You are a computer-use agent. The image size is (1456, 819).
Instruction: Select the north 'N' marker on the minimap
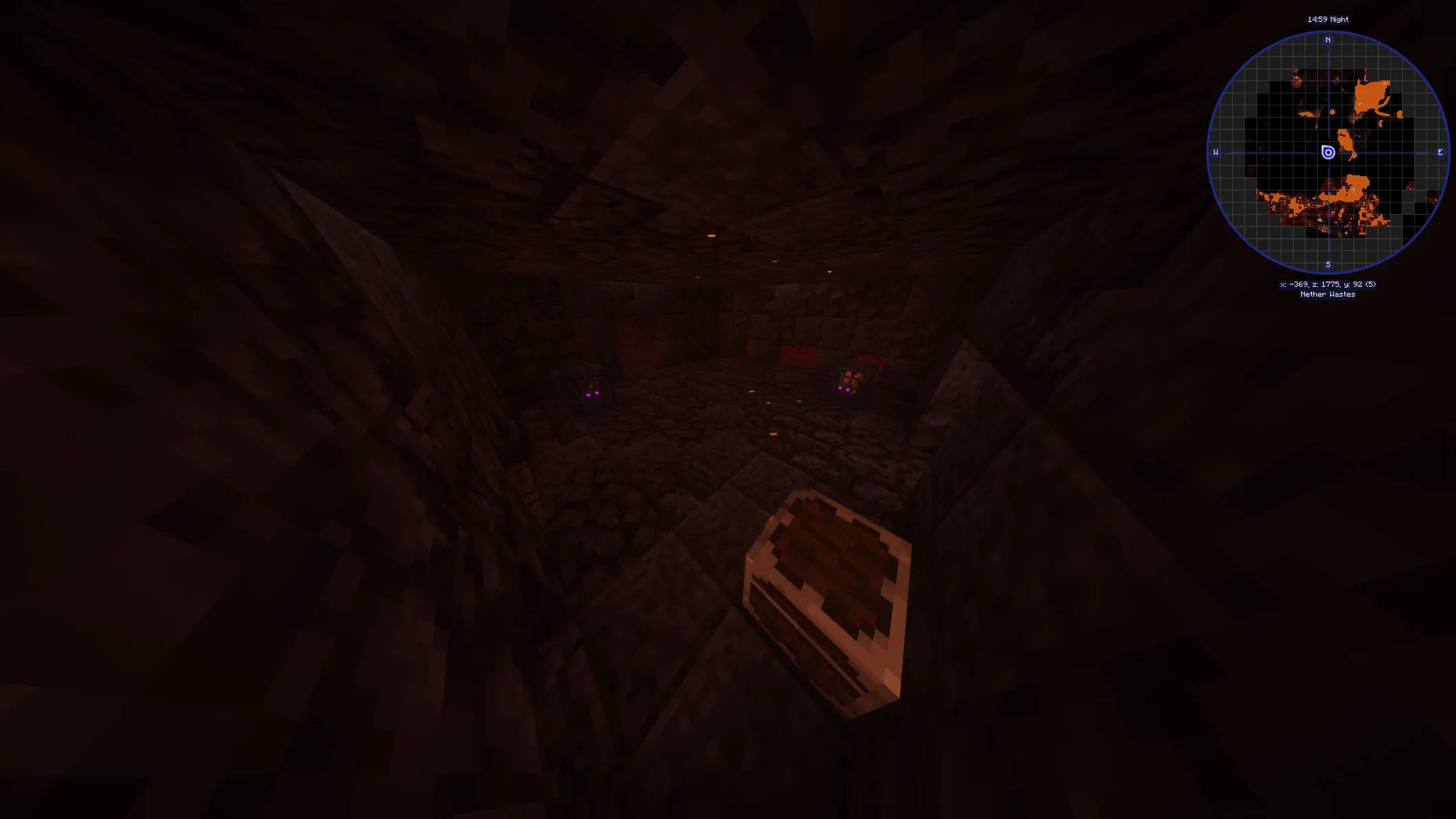(1327, 40)
